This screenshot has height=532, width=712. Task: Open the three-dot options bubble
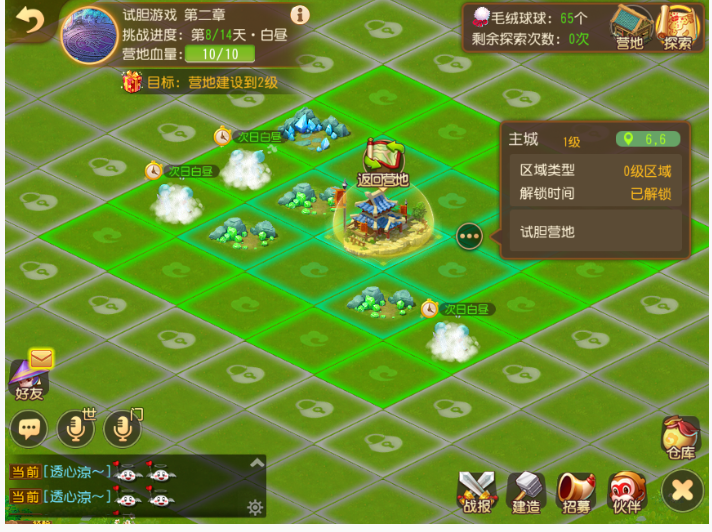469,237
